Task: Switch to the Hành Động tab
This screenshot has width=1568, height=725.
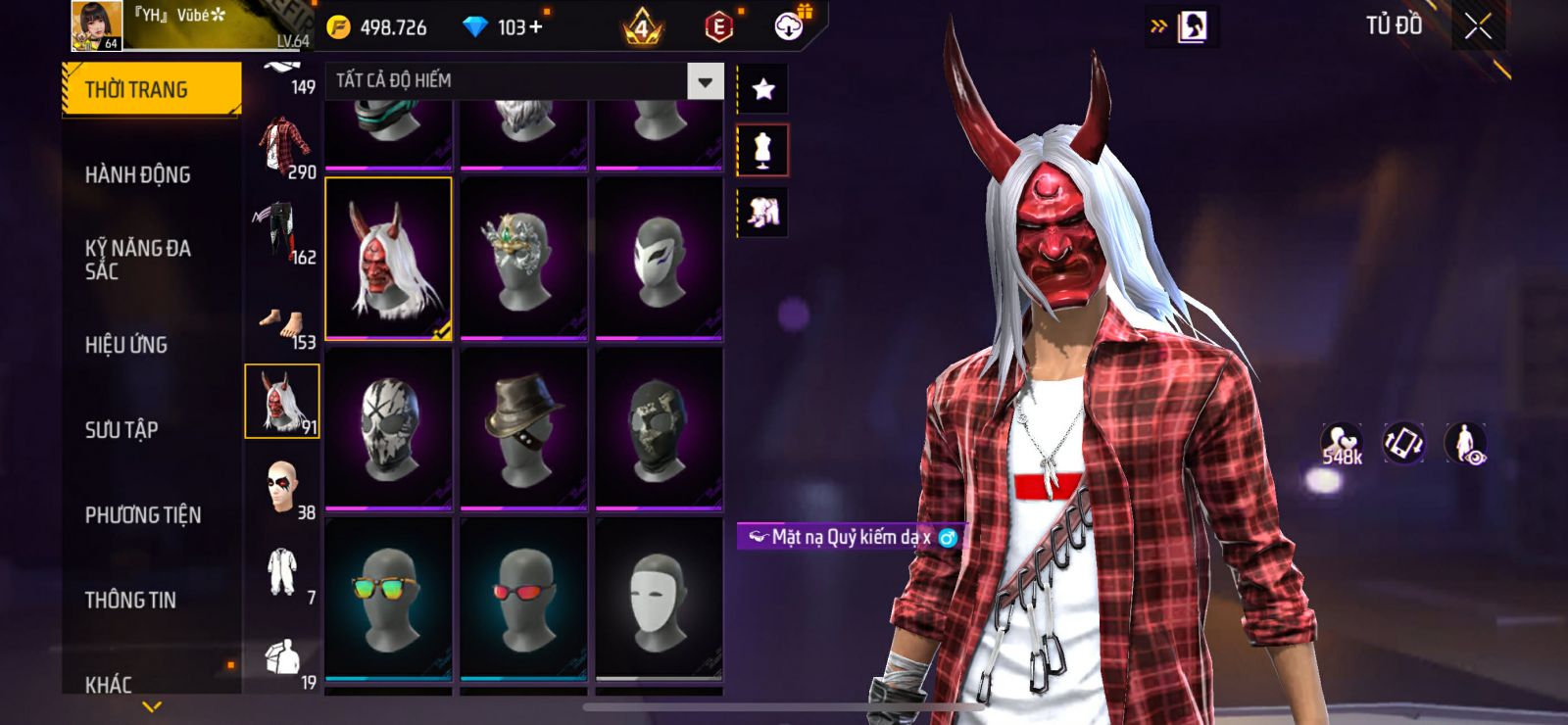Action: (x=138, y=175)
